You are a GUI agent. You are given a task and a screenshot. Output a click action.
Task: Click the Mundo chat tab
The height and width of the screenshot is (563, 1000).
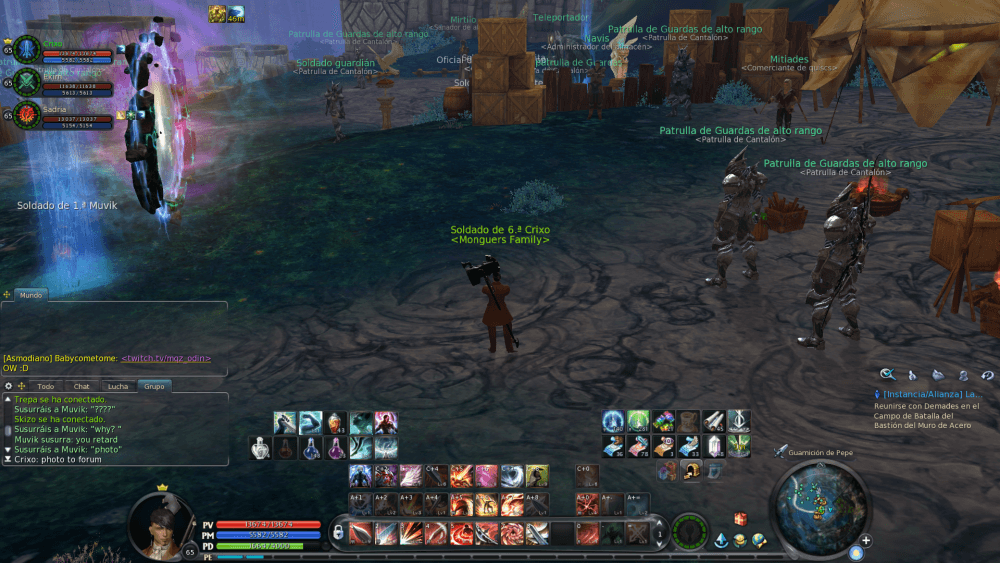point(31,295)
